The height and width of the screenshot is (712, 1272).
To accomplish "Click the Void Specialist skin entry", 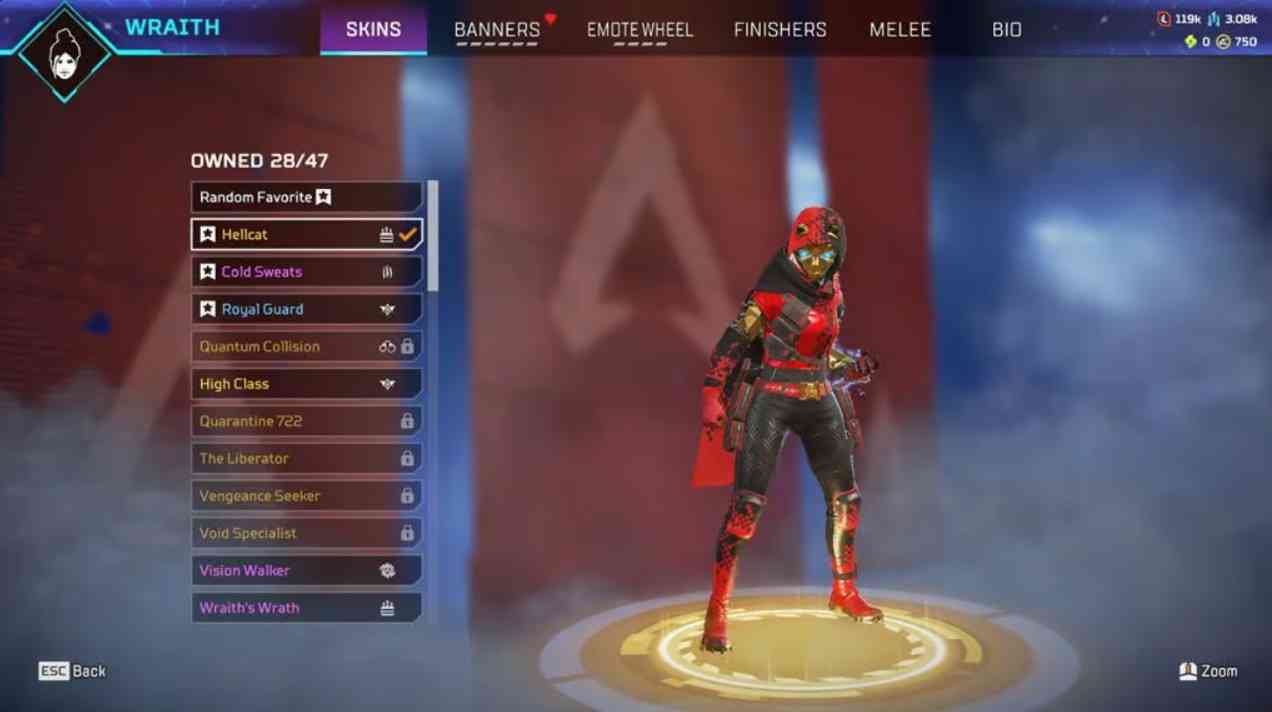I will (x=306, y=533).
